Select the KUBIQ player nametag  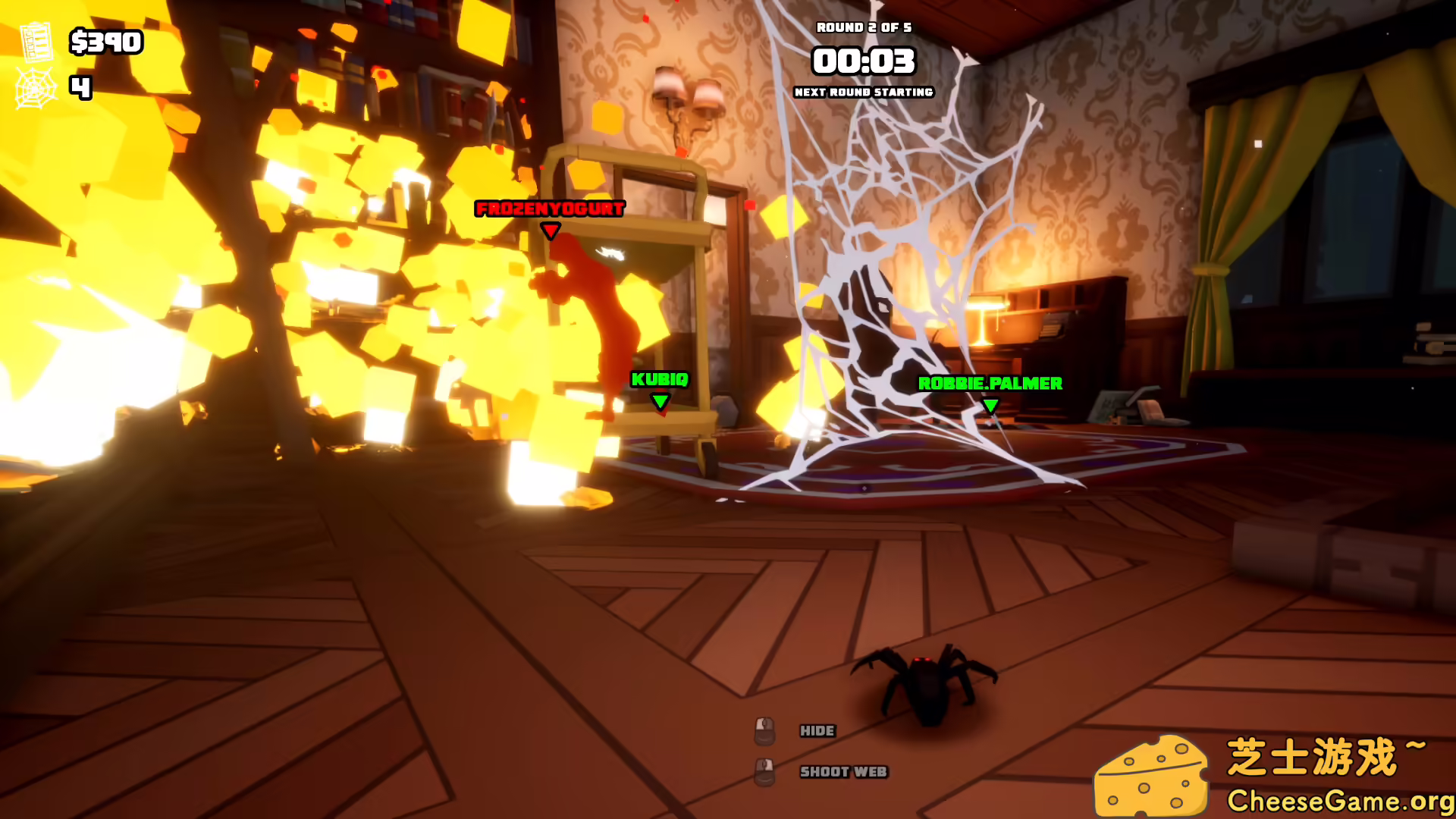[659, 381]
